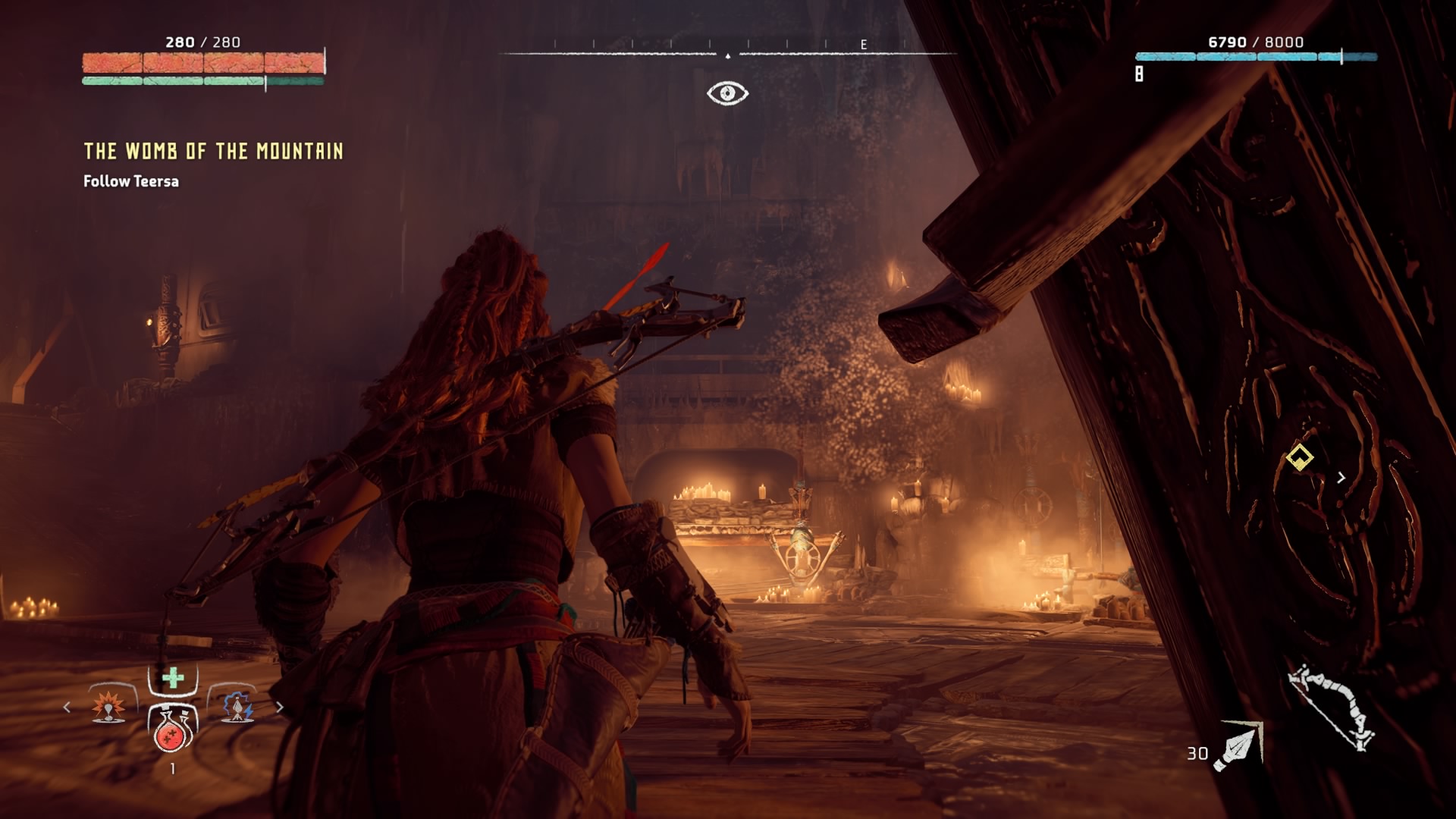Viewport: 1456px width, 819px height.
Task: Select the equipped bow weapon icon
Action: click(1332, 707)
